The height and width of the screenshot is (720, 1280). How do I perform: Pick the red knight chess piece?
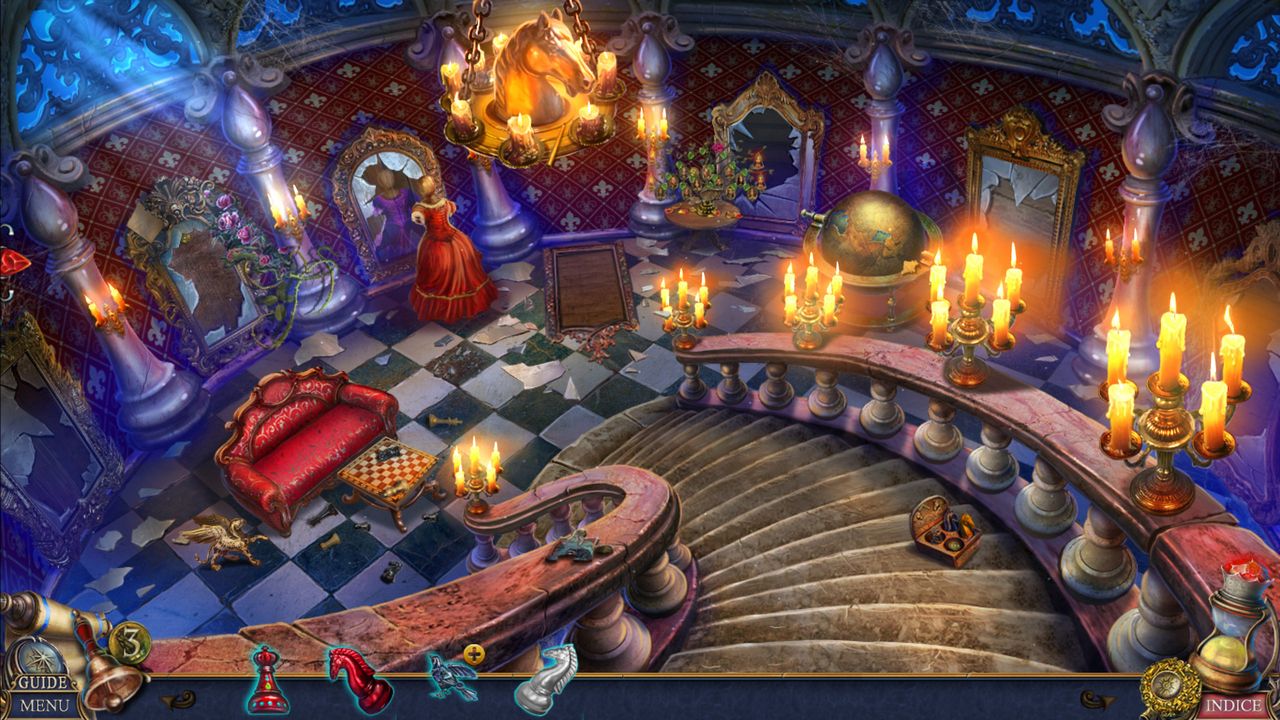click(x=359, y=680)
